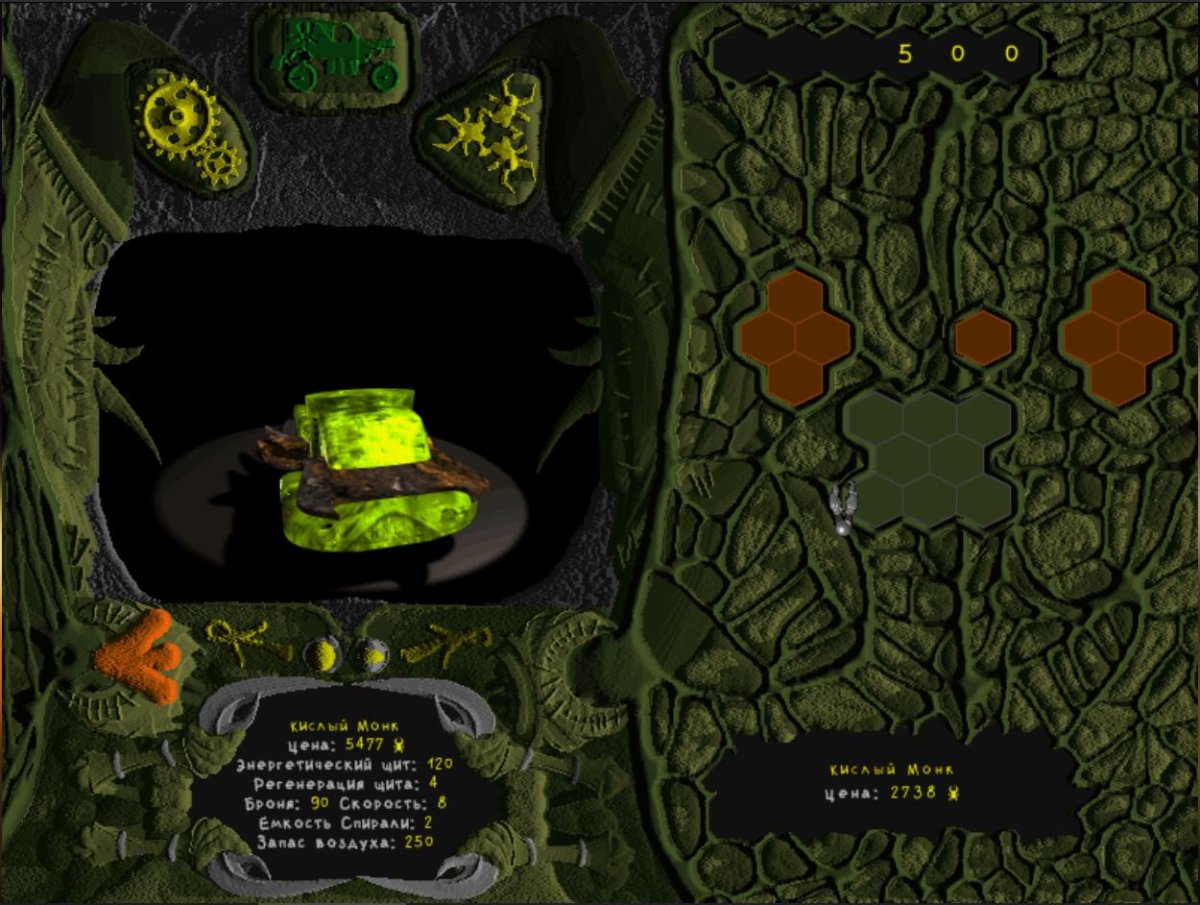Viewport: 1200px width, 905px height.
Task: Pick the silver item beside the hex grid
Action: [x=844, y=506]
